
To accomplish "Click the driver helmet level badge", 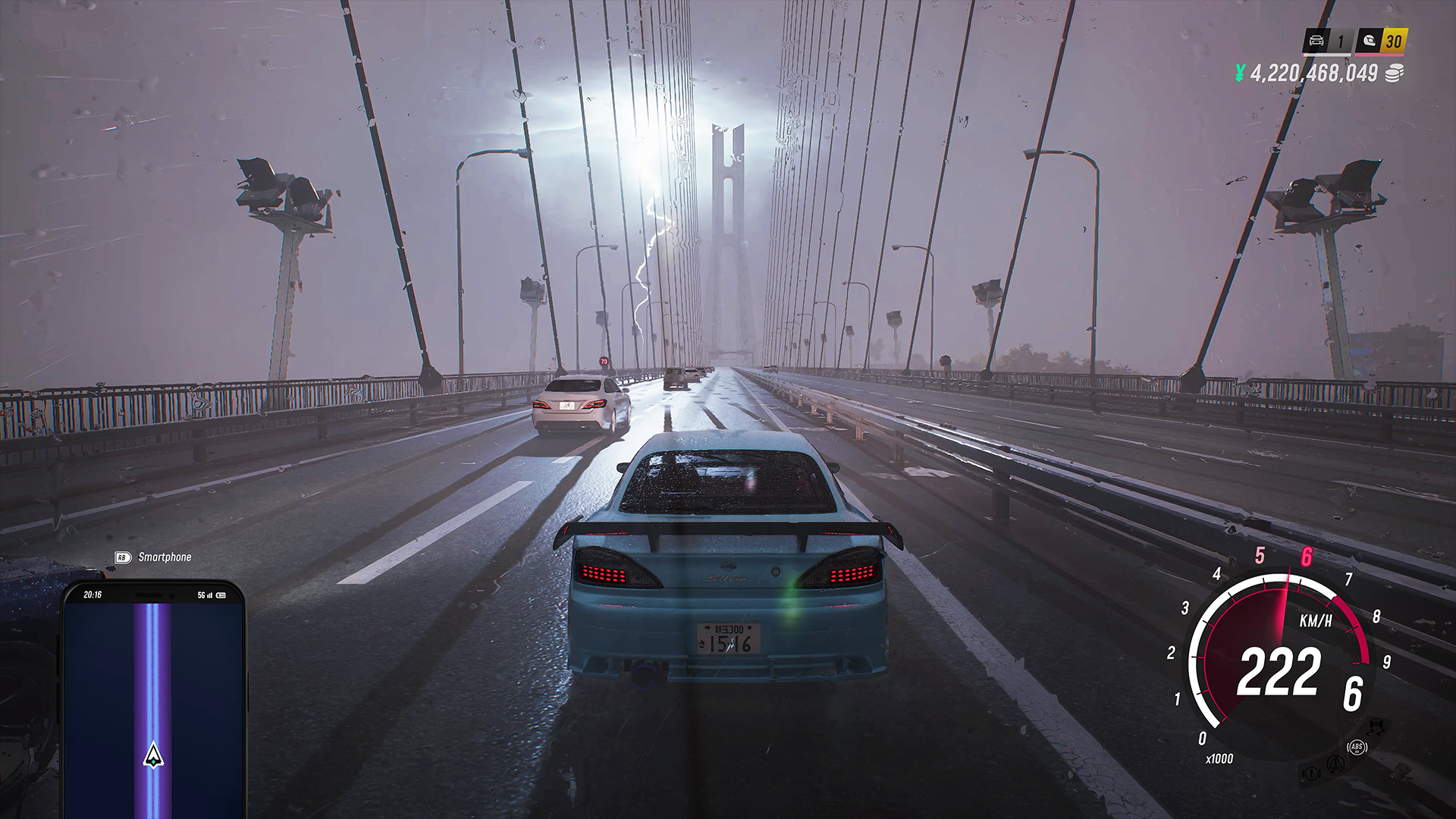I will click(x=1370, y=41).
